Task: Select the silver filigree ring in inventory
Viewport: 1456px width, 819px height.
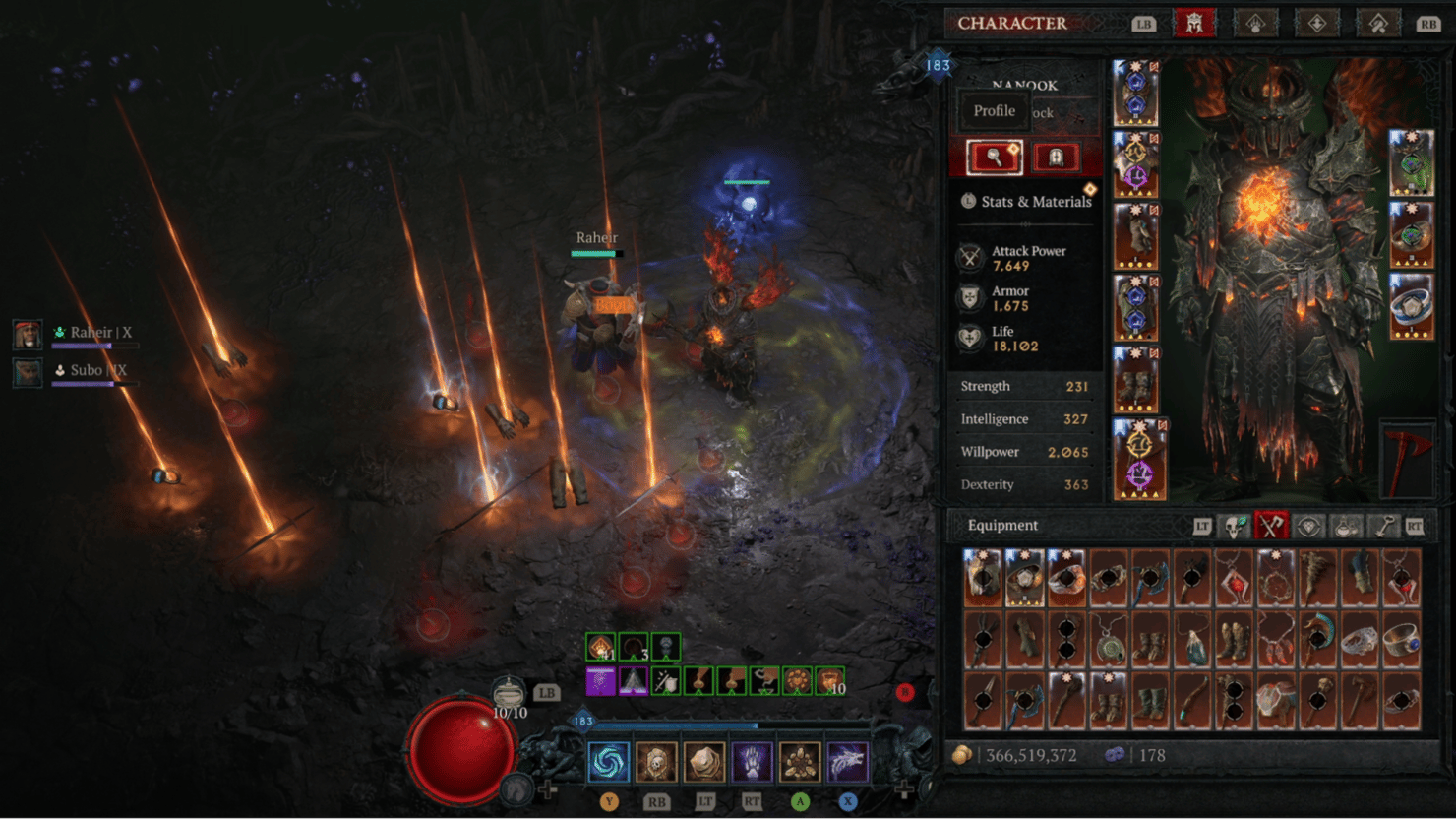Action: (1360, 642)
